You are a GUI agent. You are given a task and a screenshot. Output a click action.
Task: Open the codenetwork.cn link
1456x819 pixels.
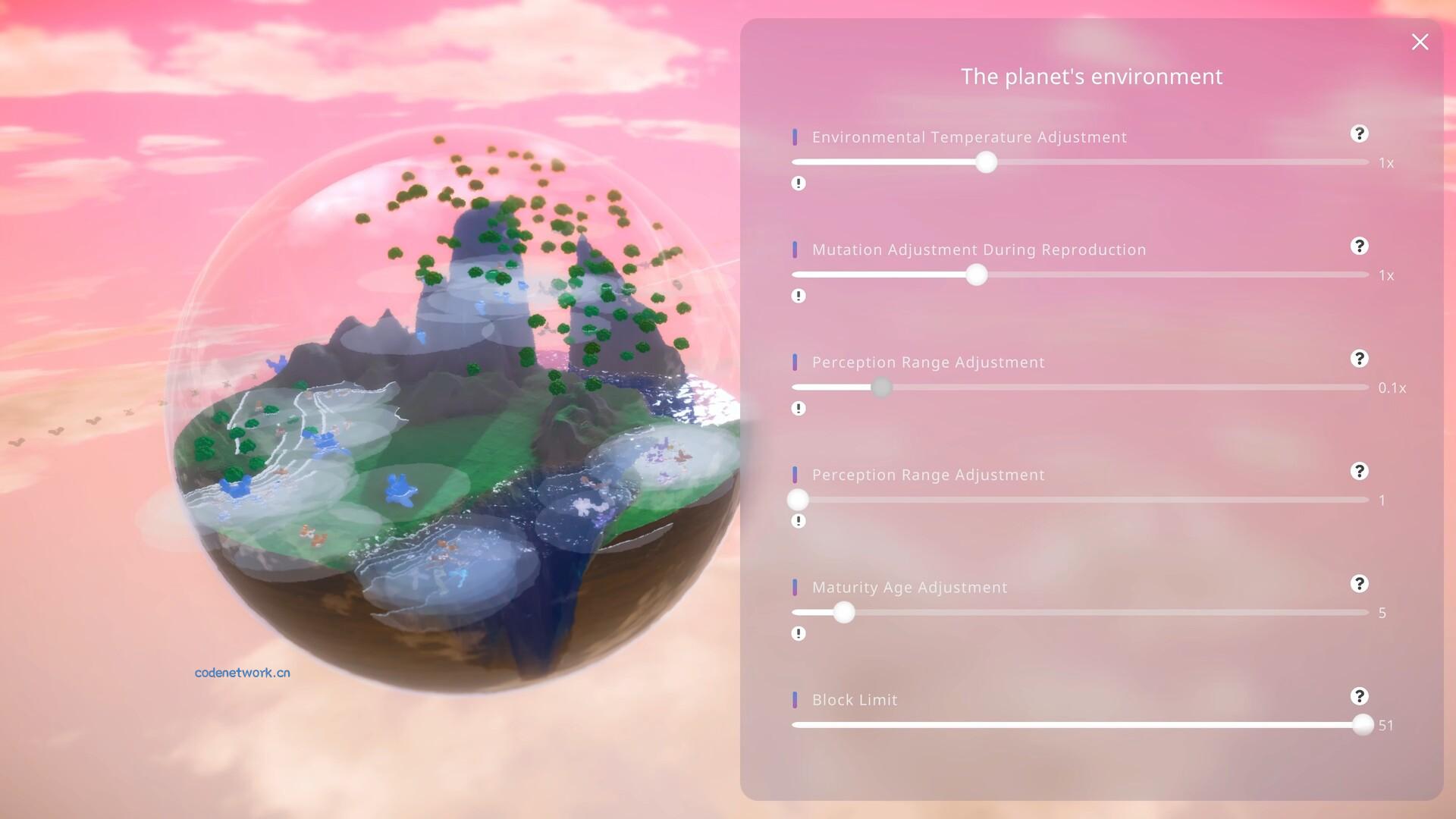[x=241, y=672]
